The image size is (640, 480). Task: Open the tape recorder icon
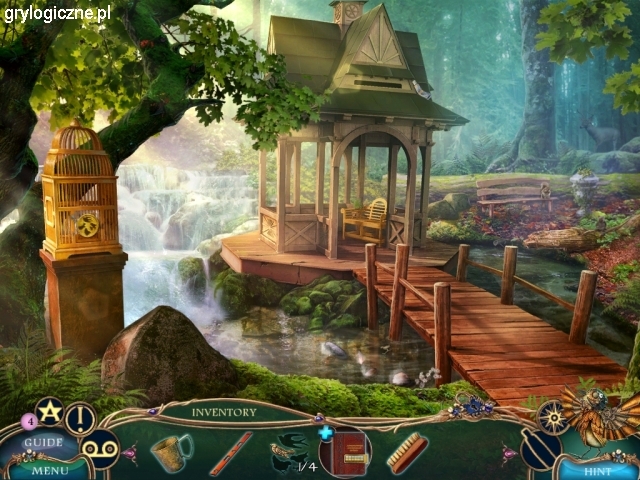point(99,448)
